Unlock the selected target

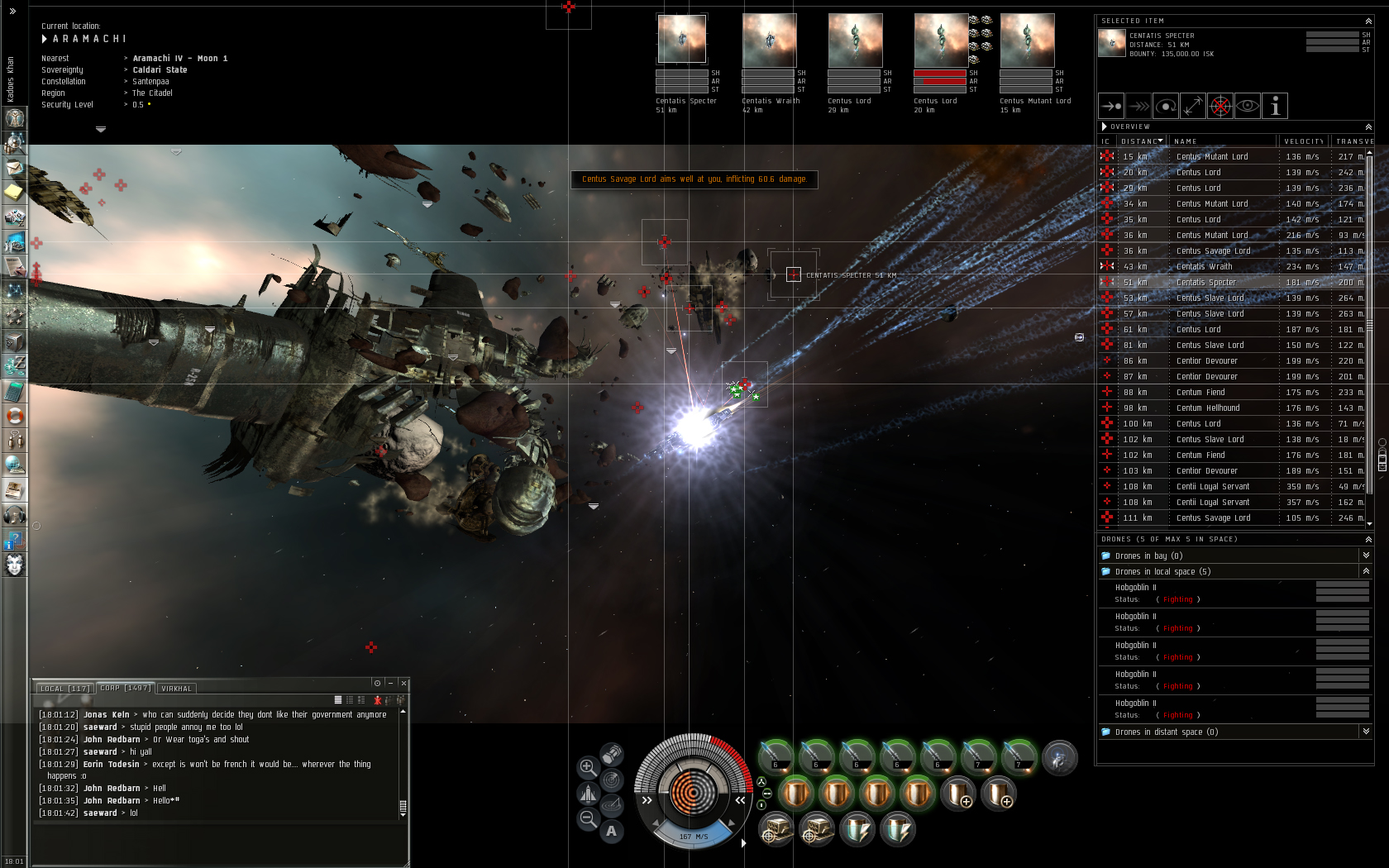tap(1220, 106)
